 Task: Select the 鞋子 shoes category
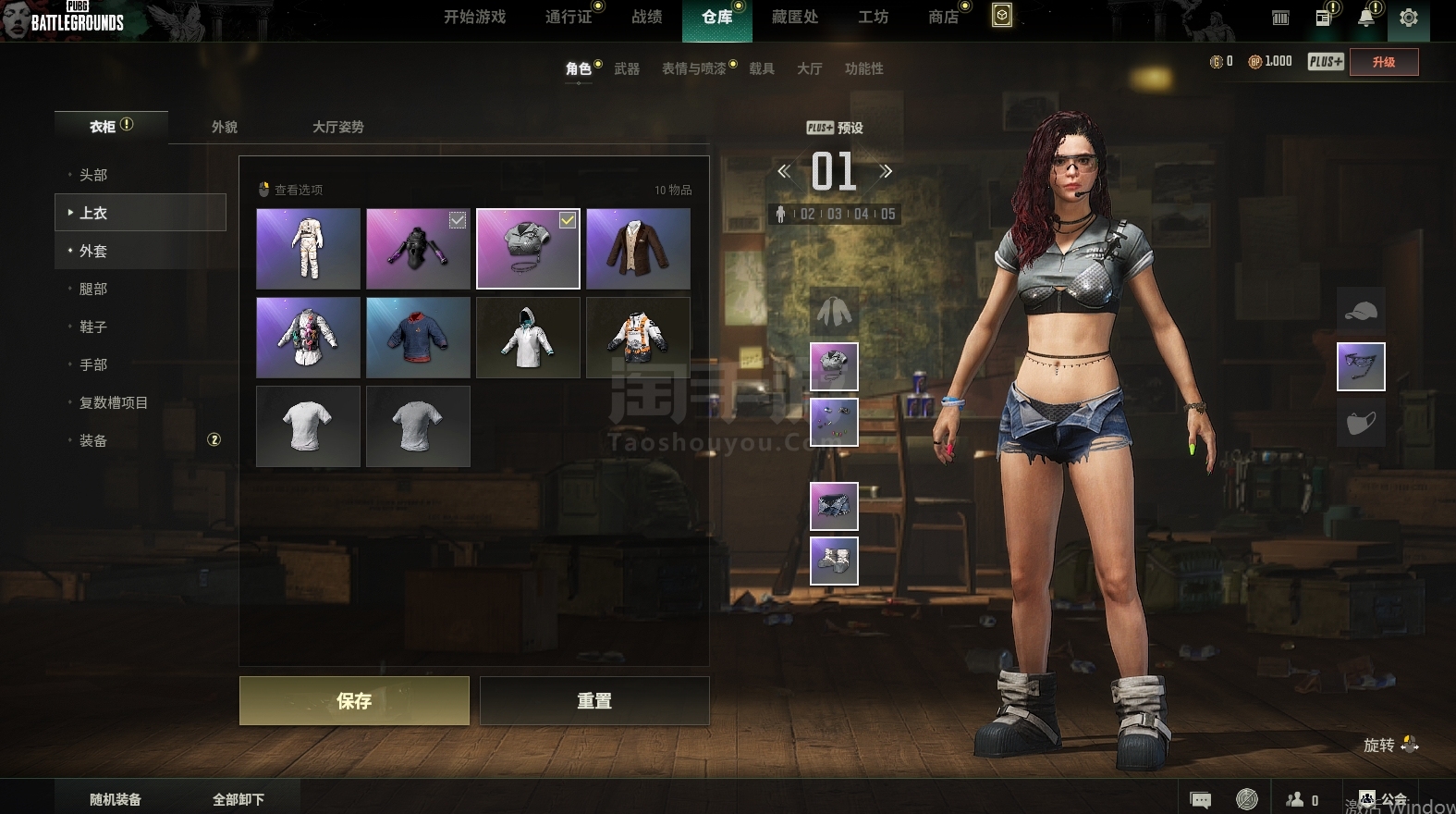pos(93,327)
